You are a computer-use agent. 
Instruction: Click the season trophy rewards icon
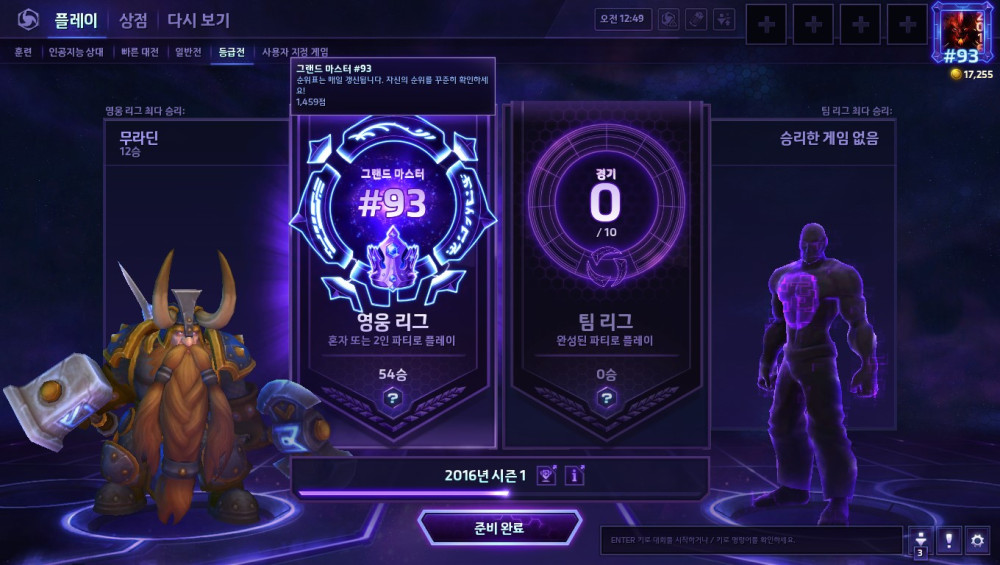click(x=546, y=475)
